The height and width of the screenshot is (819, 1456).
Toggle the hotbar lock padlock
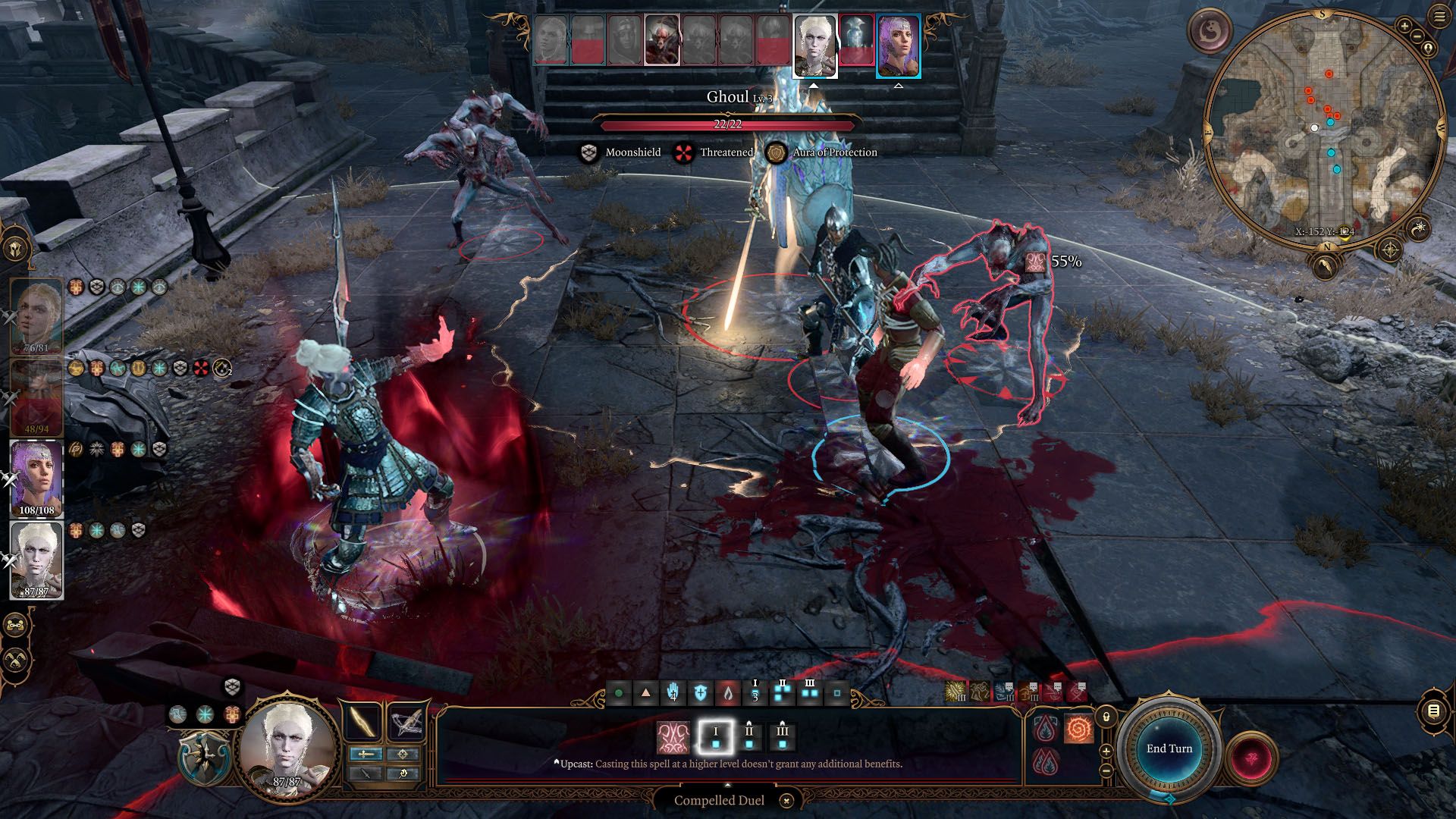click(1106, 717)
